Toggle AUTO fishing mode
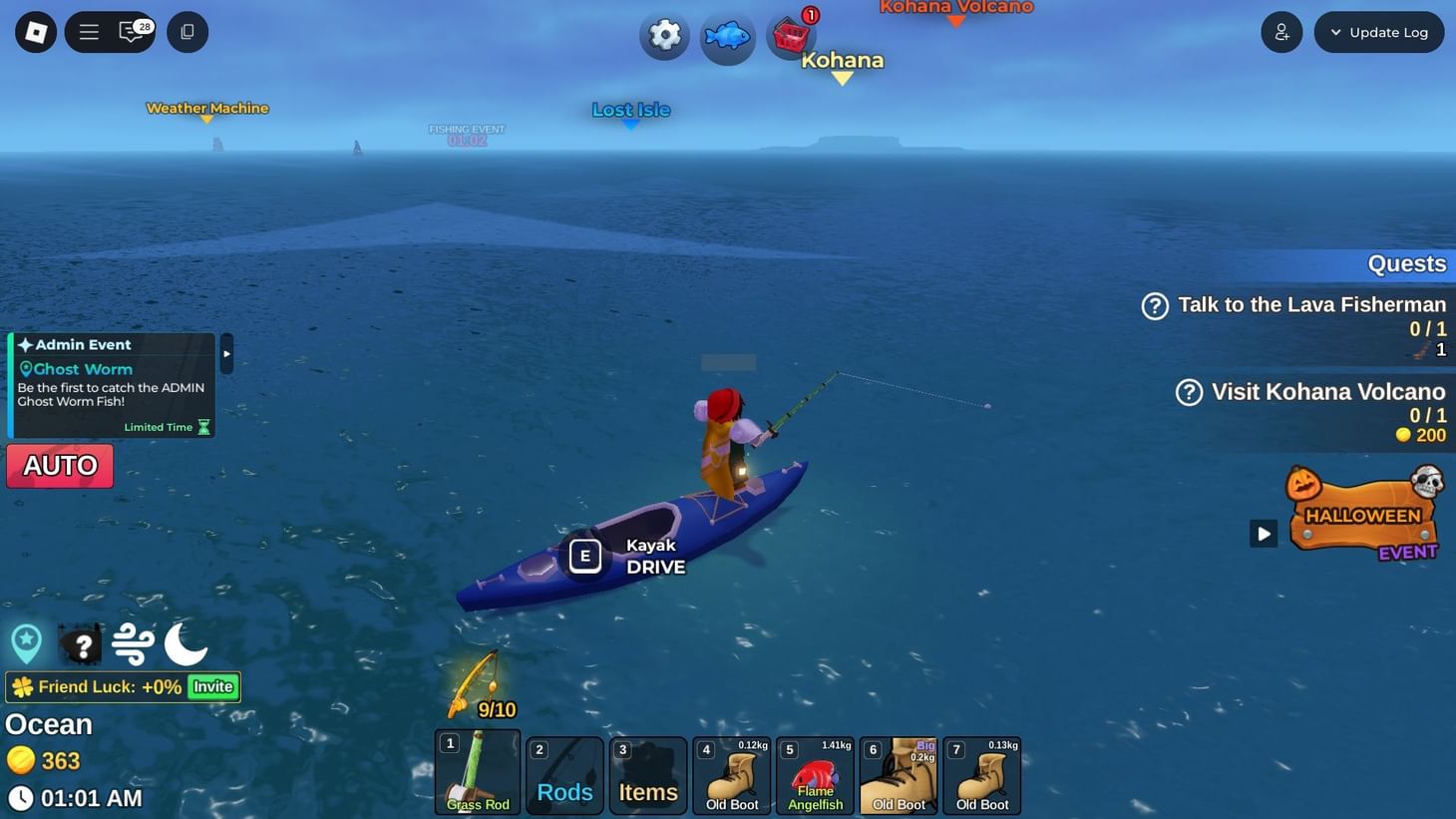Viewport: 1456px width, 819px height. 59,465
